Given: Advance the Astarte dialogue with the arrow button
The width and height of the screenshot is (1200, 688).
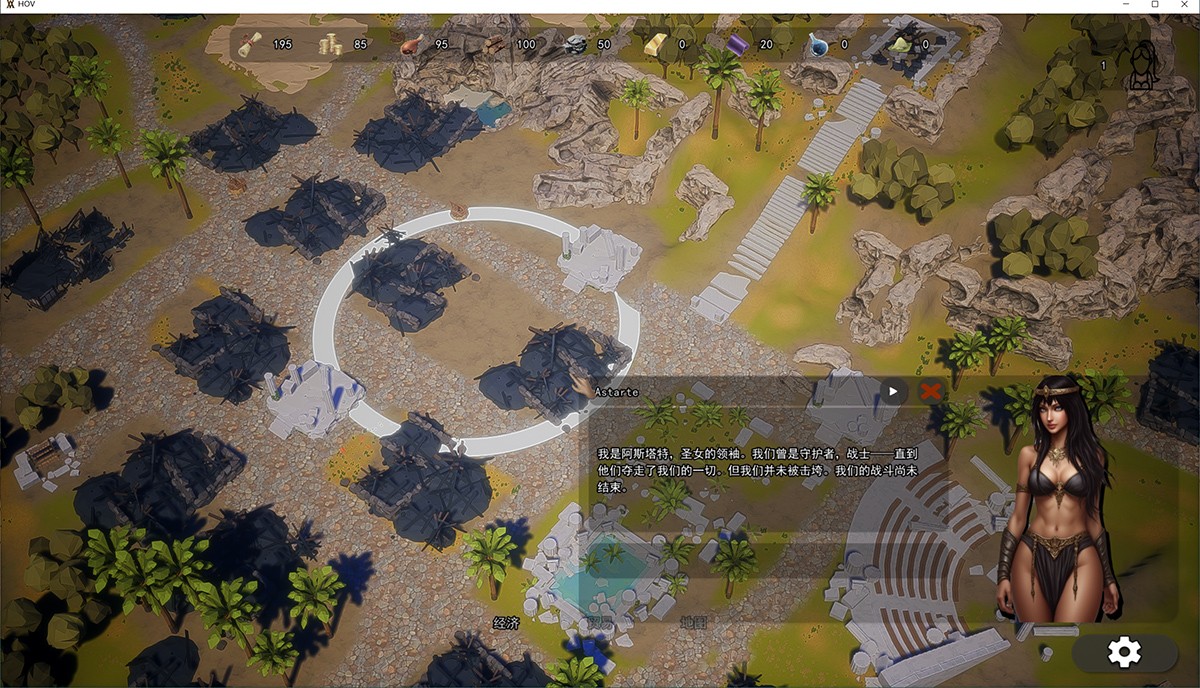Looking at the screenshot, I should click(892, 391).
